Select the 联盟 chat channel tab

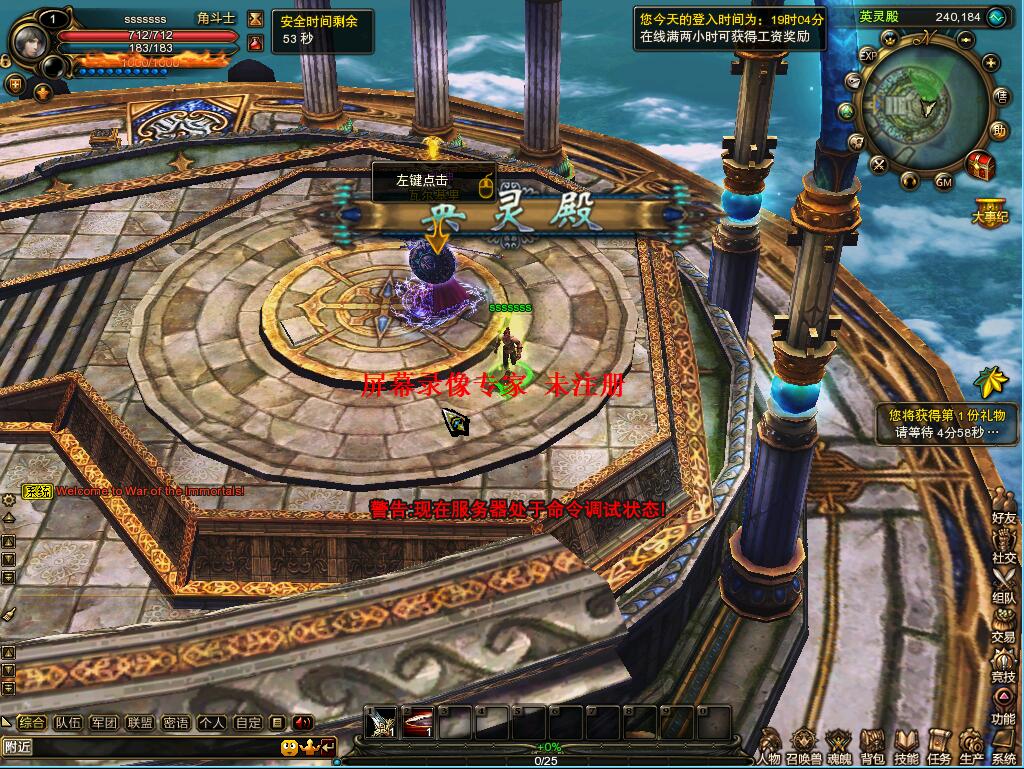140,722
